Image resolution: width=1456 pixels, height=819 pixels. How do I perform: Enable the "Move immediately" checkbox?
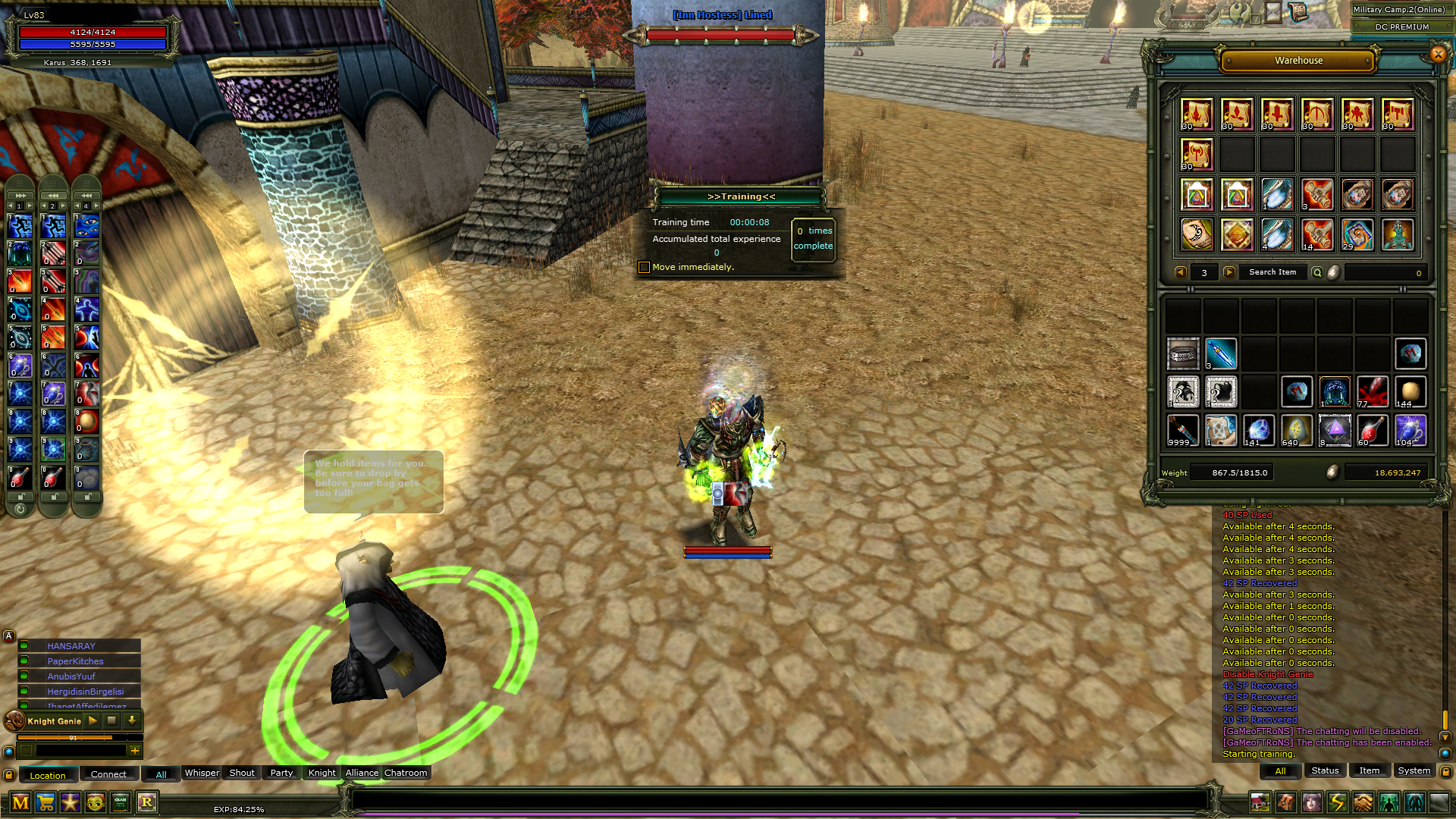point(644,267)
